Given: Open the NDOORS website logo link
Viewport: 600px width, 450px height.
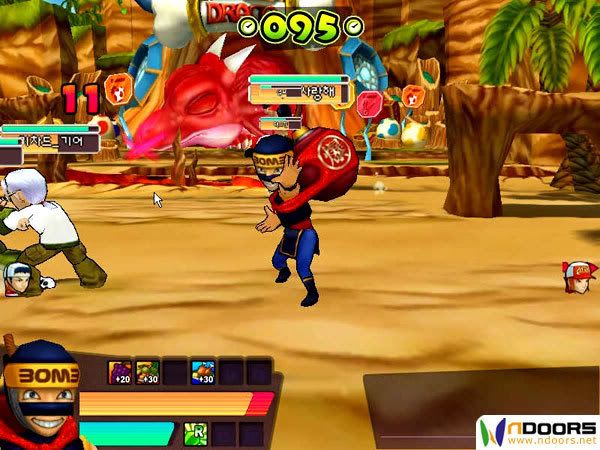Looking at the screenshot, I should 538,432.
